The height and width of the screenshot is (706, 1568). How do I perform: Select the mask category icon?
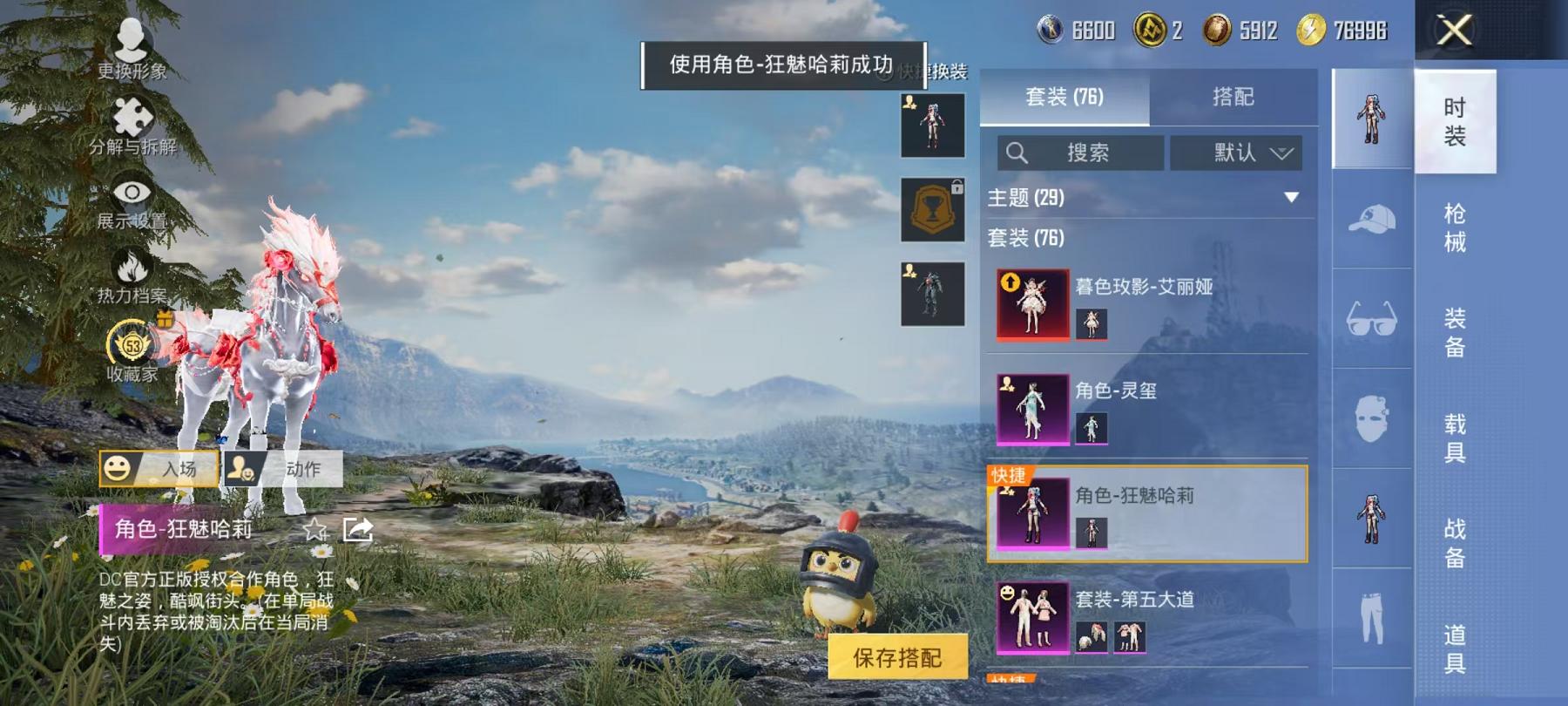[1369, 418]
